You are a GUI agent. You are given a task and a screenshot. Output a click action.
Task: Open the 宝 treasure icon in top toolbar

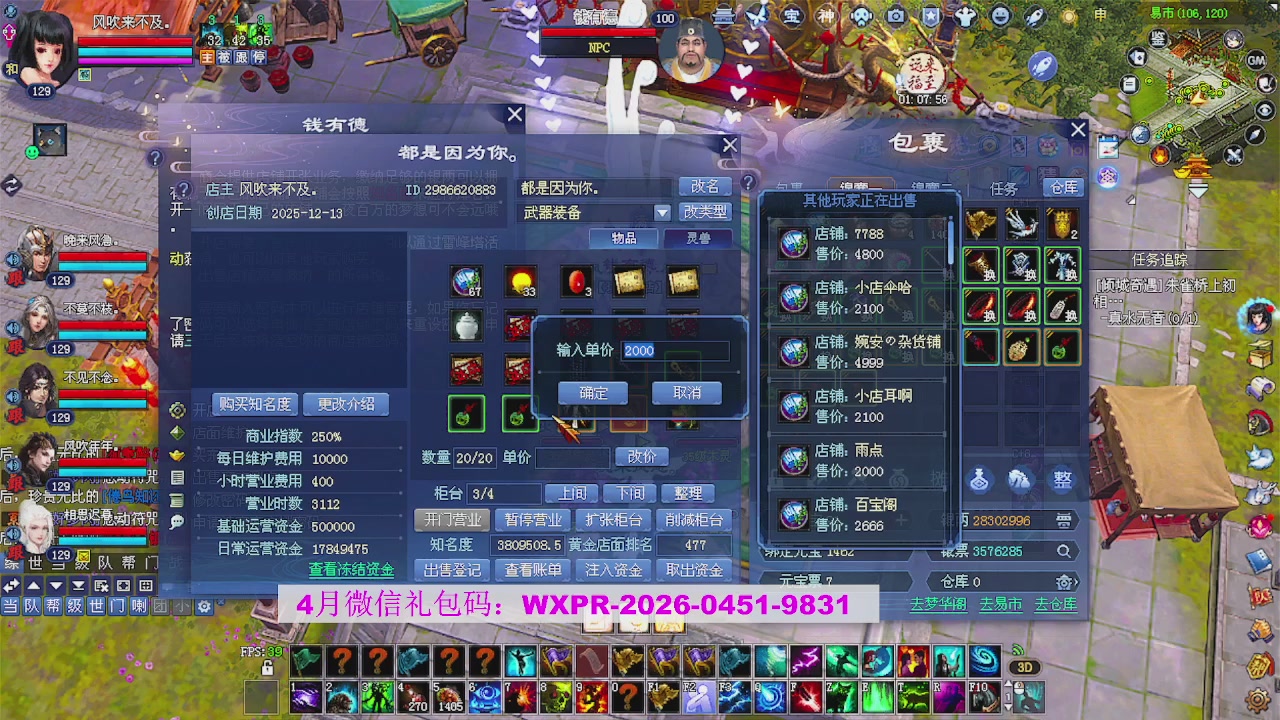click(x=793, y=15)
